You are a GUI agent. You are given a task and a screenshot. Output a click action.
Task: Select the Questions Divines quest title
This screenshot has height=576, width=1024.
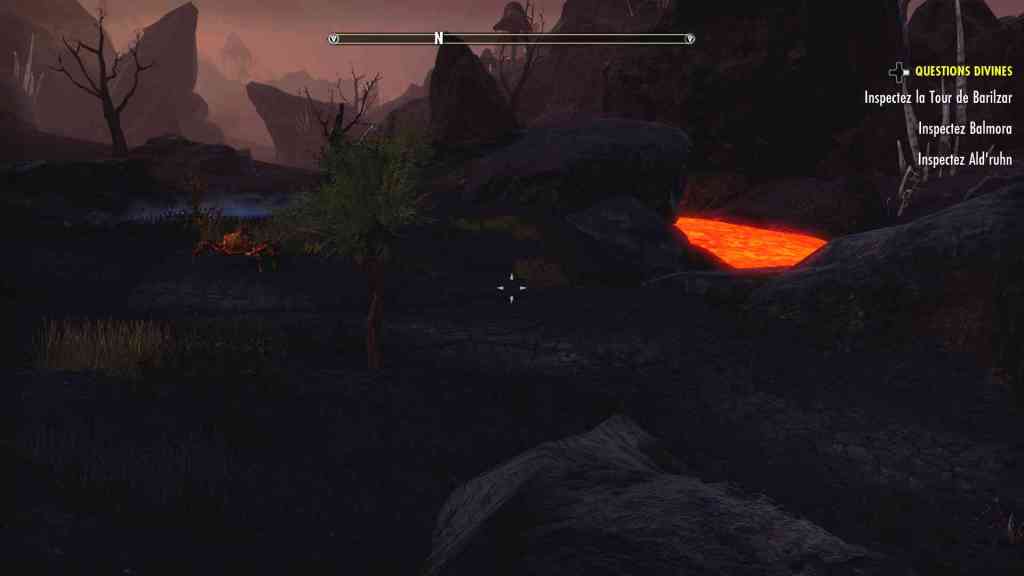tap(963, 71)
